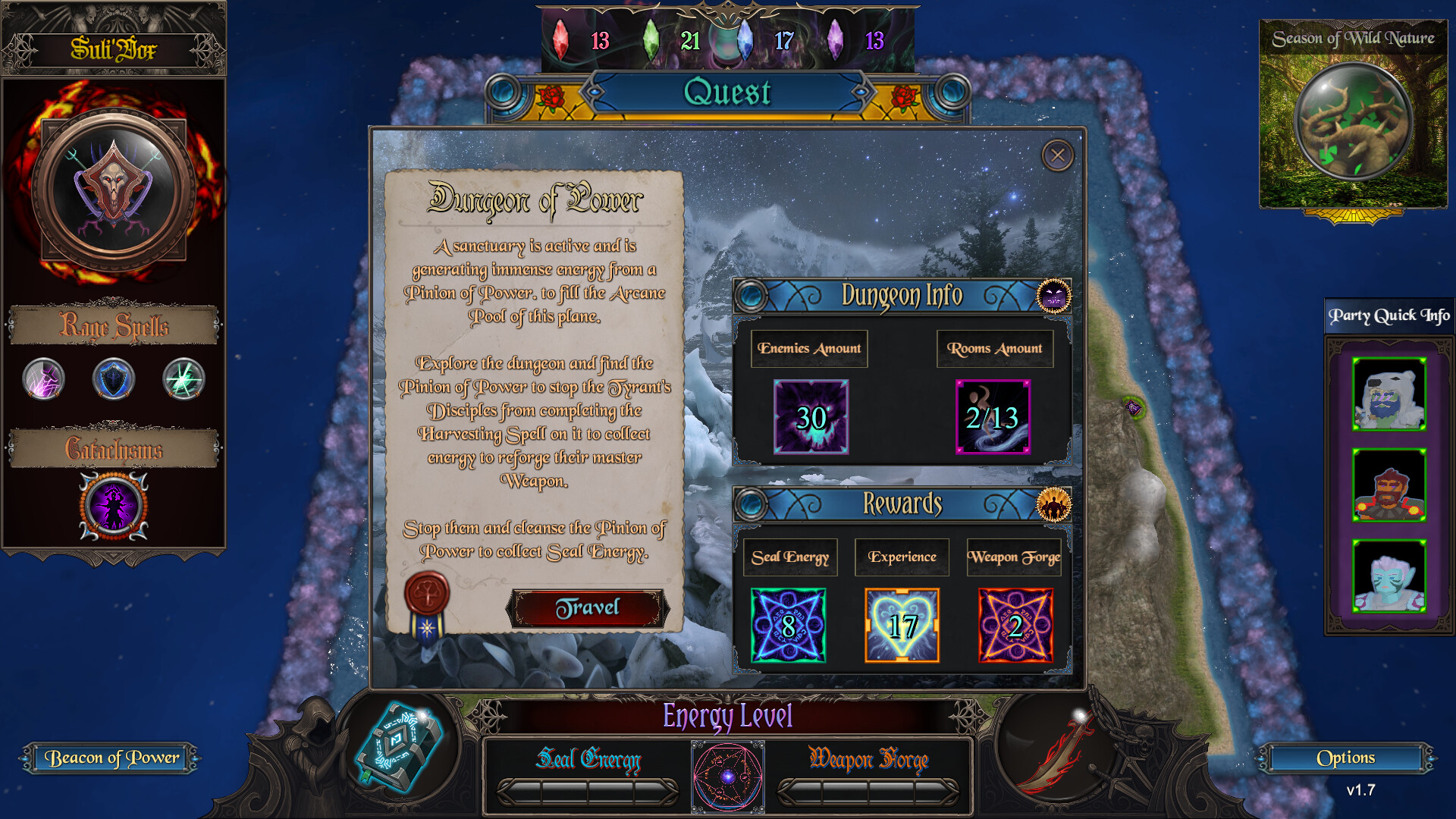Click the Enemies Amount counter showing 30
The image size is (1456, 819).
coord(811,417)
